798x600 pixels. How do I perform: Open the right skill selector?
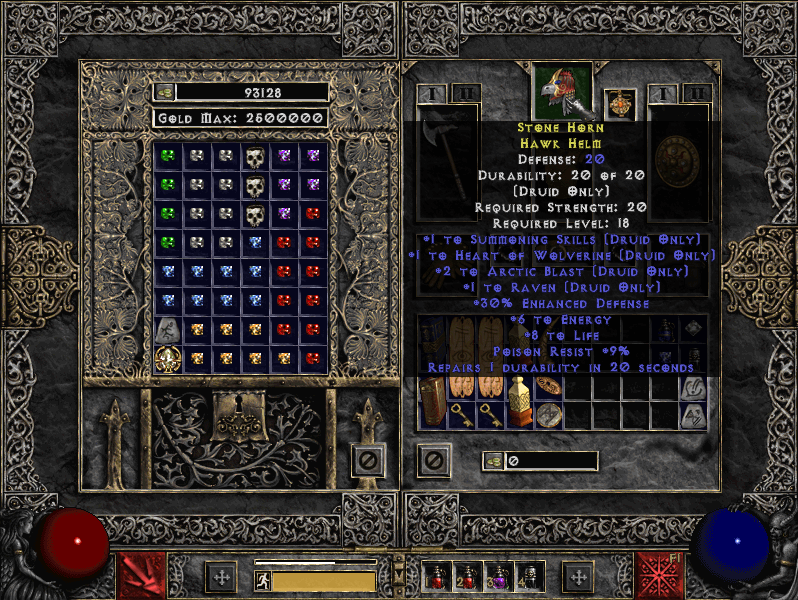[x=658, y=574]
